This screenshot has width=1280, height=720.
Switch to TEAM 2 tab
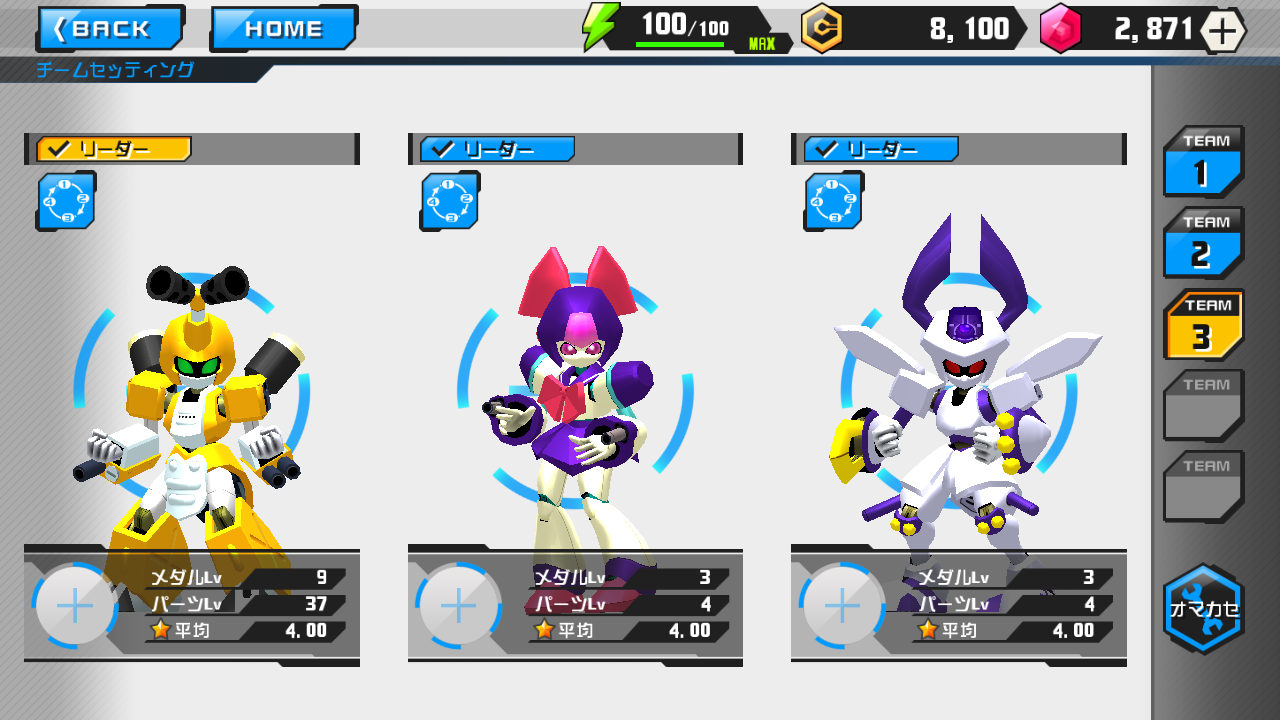point(1203,243)
